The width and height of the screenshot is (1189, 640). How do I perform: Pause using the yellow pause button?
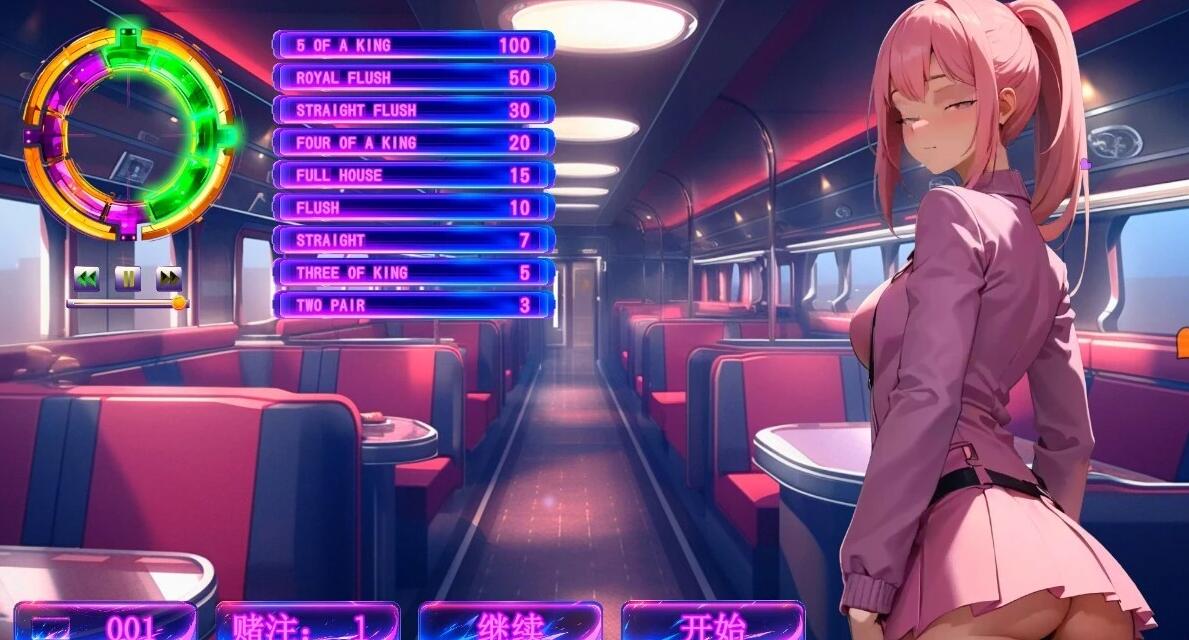[x=127, y=277]
